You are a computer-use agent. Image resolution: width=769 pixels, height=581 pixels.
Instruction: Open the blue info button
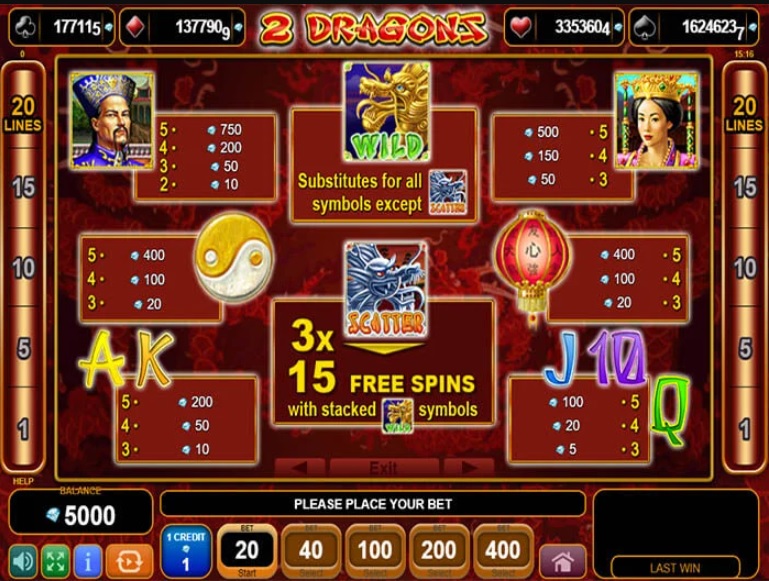click(87, 560)
